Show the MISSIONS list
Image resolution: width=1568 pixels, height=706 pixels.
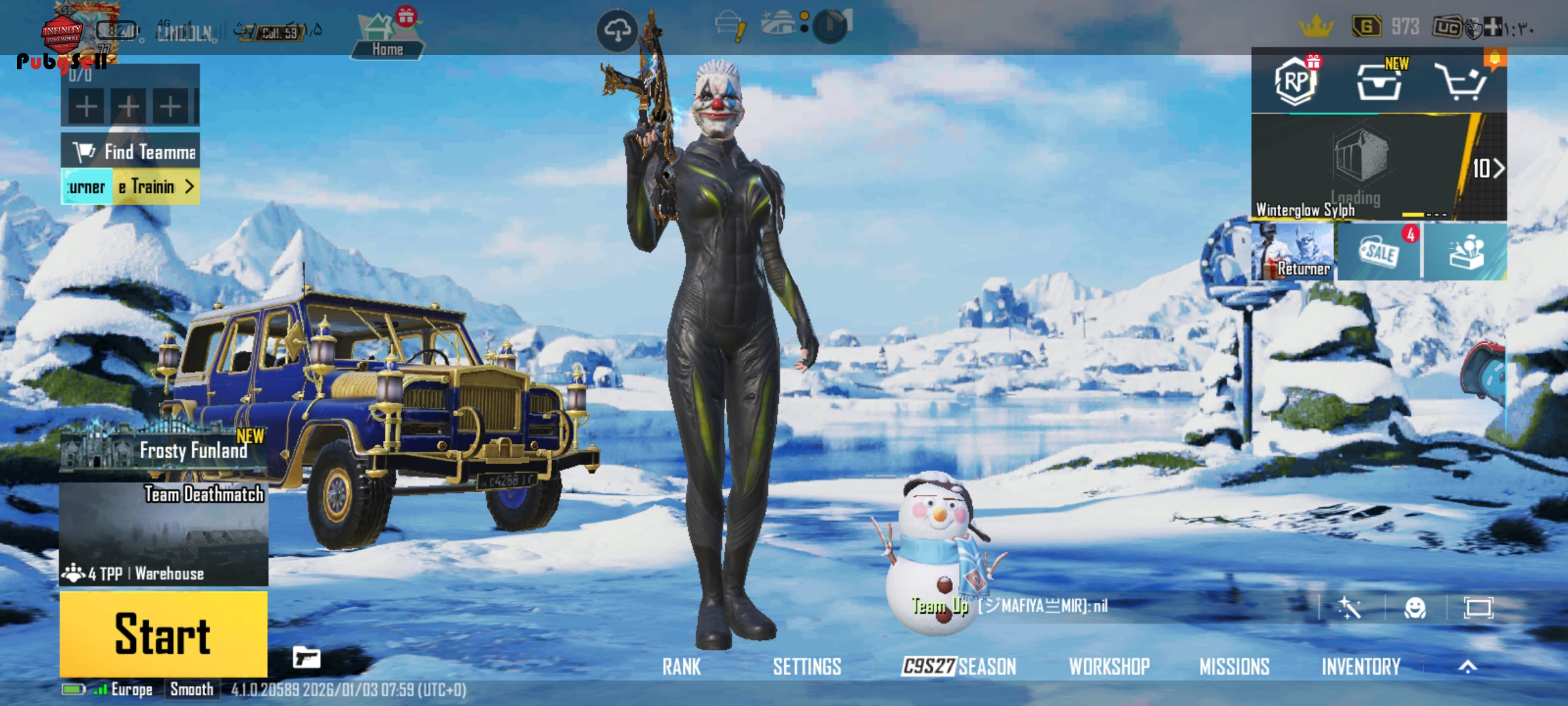tap(1234, 667)
